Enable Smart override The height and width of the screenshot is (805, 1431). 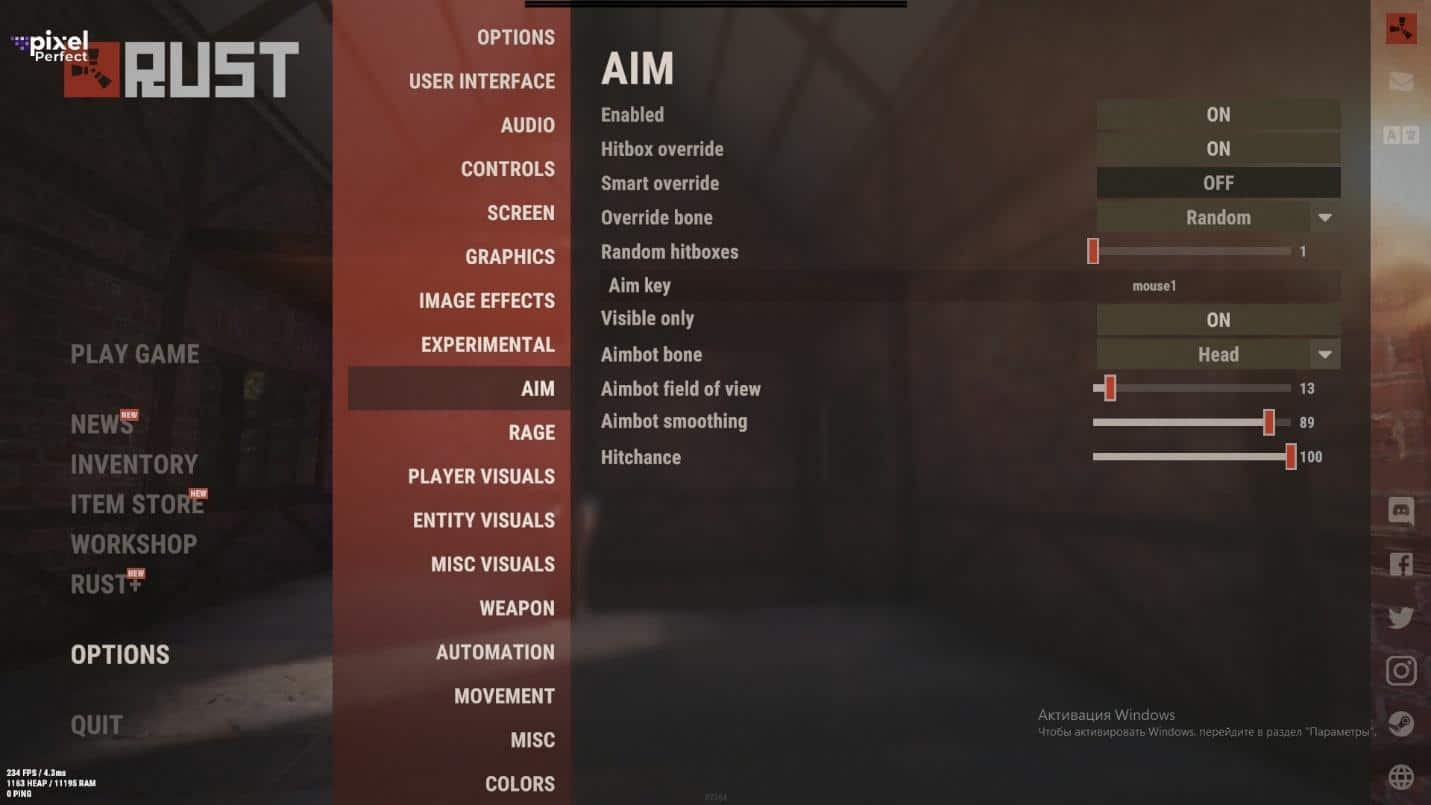(x=1217, y=183)
